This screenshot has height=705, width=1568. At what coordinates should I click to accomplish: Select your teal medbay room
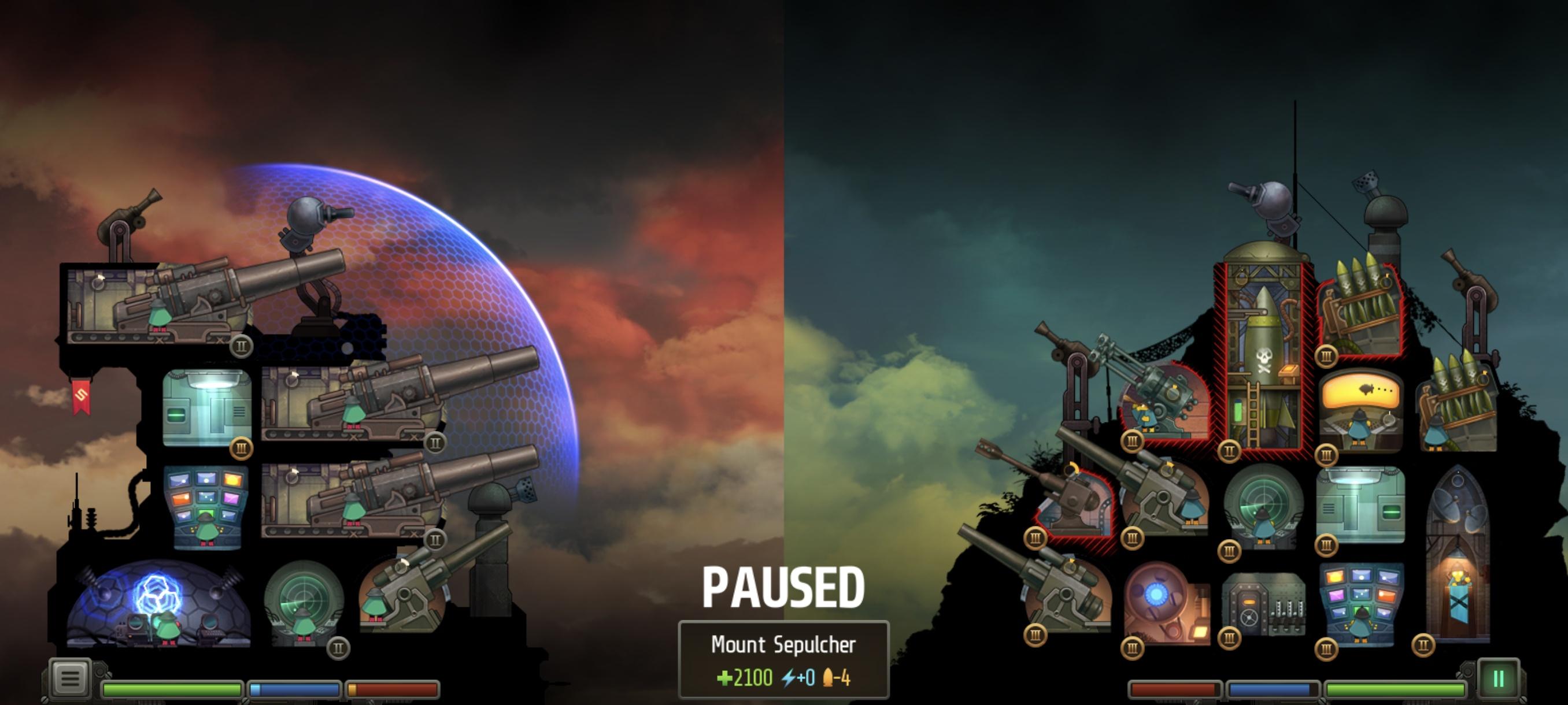click(207, 407)
